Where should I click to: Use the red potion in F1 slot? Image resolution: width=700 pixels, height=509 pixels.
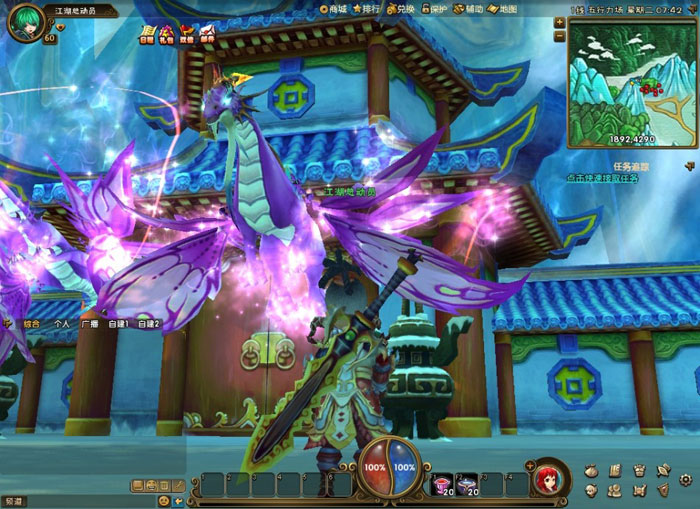point(441,484)
